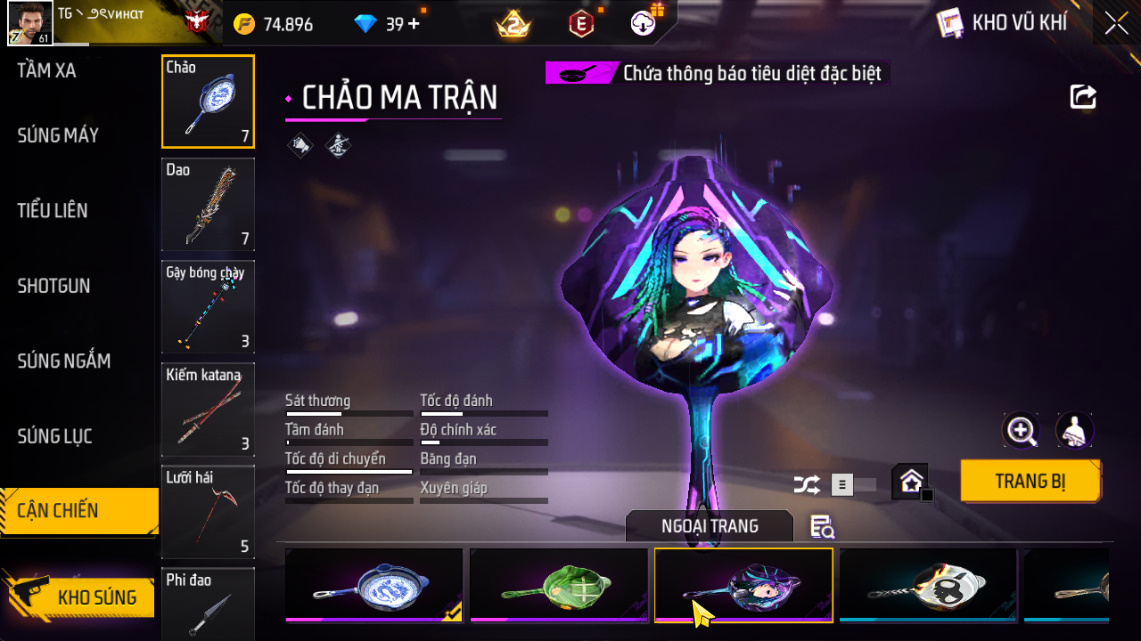
Task: Click the share icon
Action: [x=1083, y=97]
